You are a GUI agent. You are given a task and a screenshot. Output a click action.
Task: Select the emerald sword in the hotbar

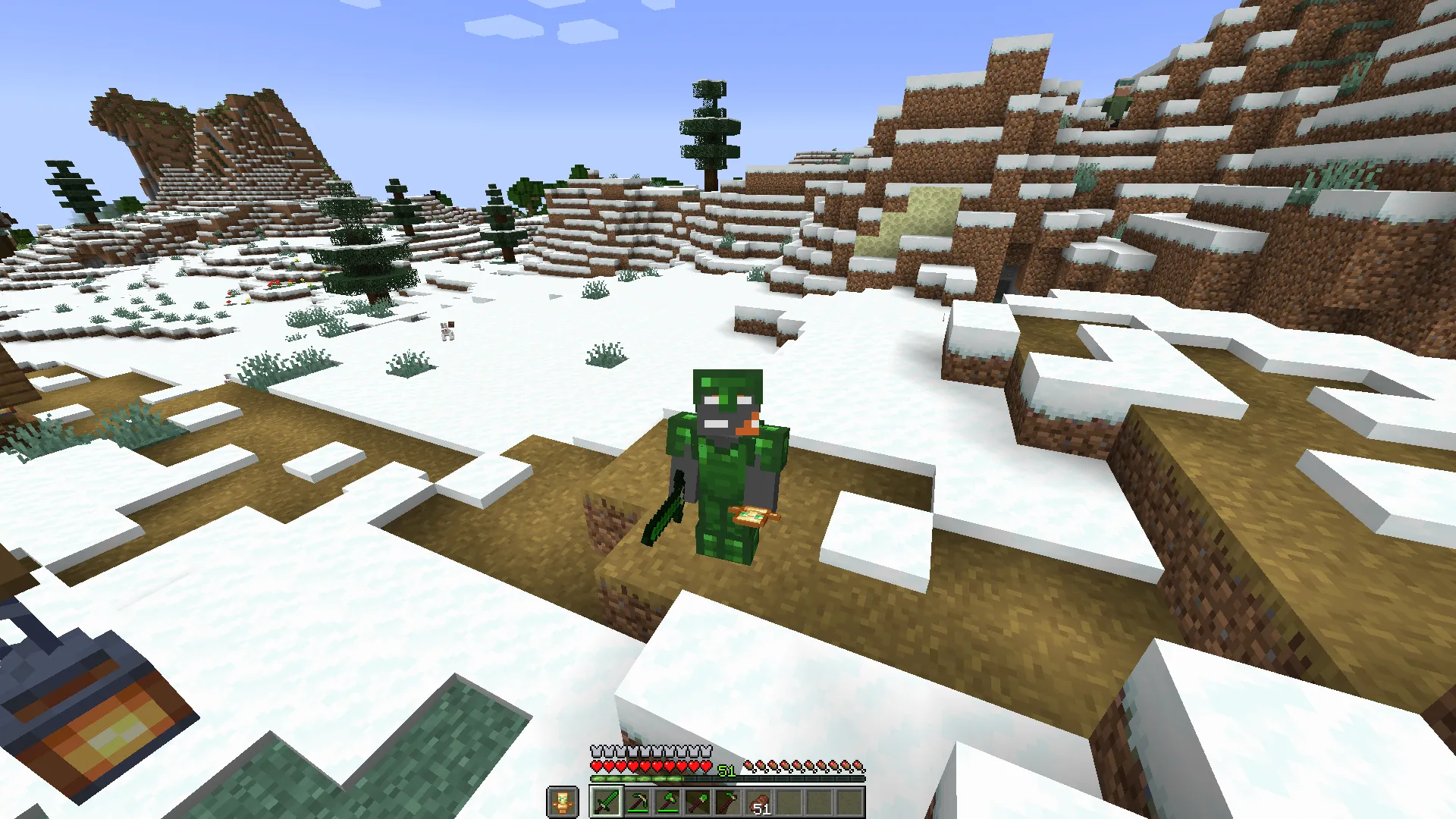click(x=607, y=802)
